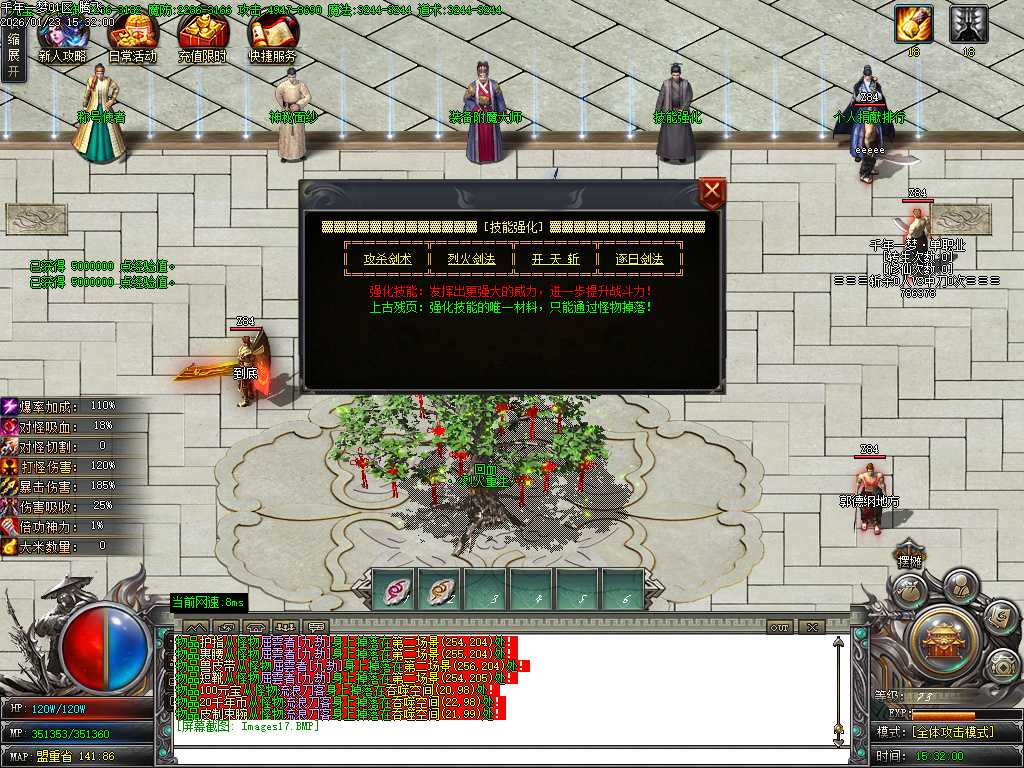
Task: Click the golden fist buff icon
Action: click(x=913, y=24)
